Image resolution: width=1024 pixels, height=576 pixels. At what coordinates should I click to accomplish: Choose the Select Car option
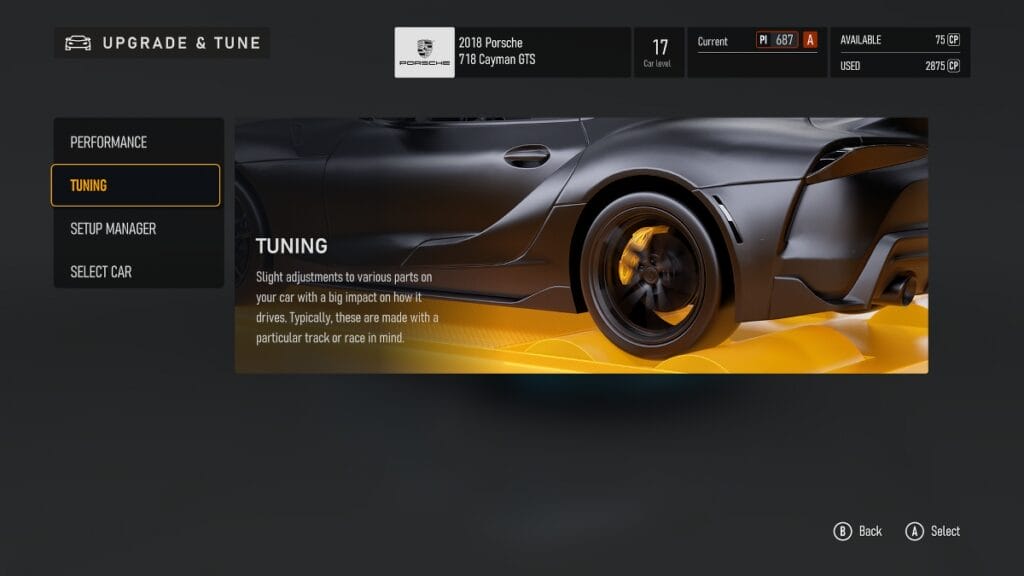[x=137, y=271]
